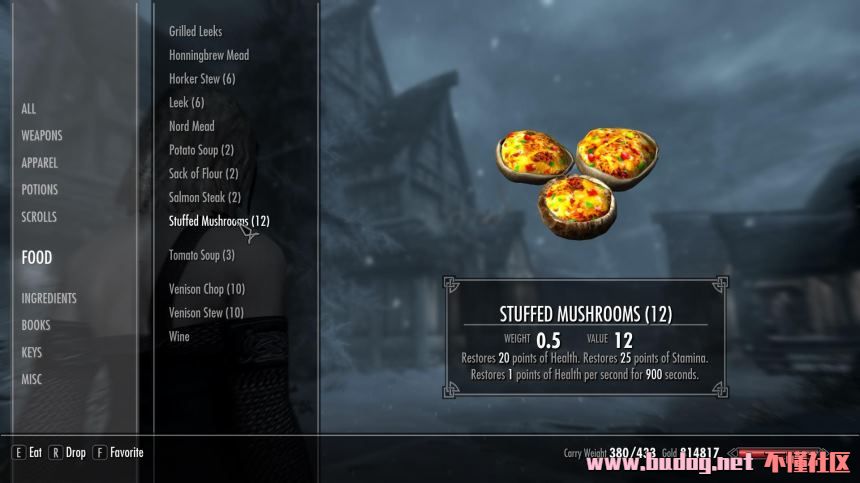Viewport: 860px width, 483px height.
Task: Select Potato Soup in the list
Action: coord(201,150)
